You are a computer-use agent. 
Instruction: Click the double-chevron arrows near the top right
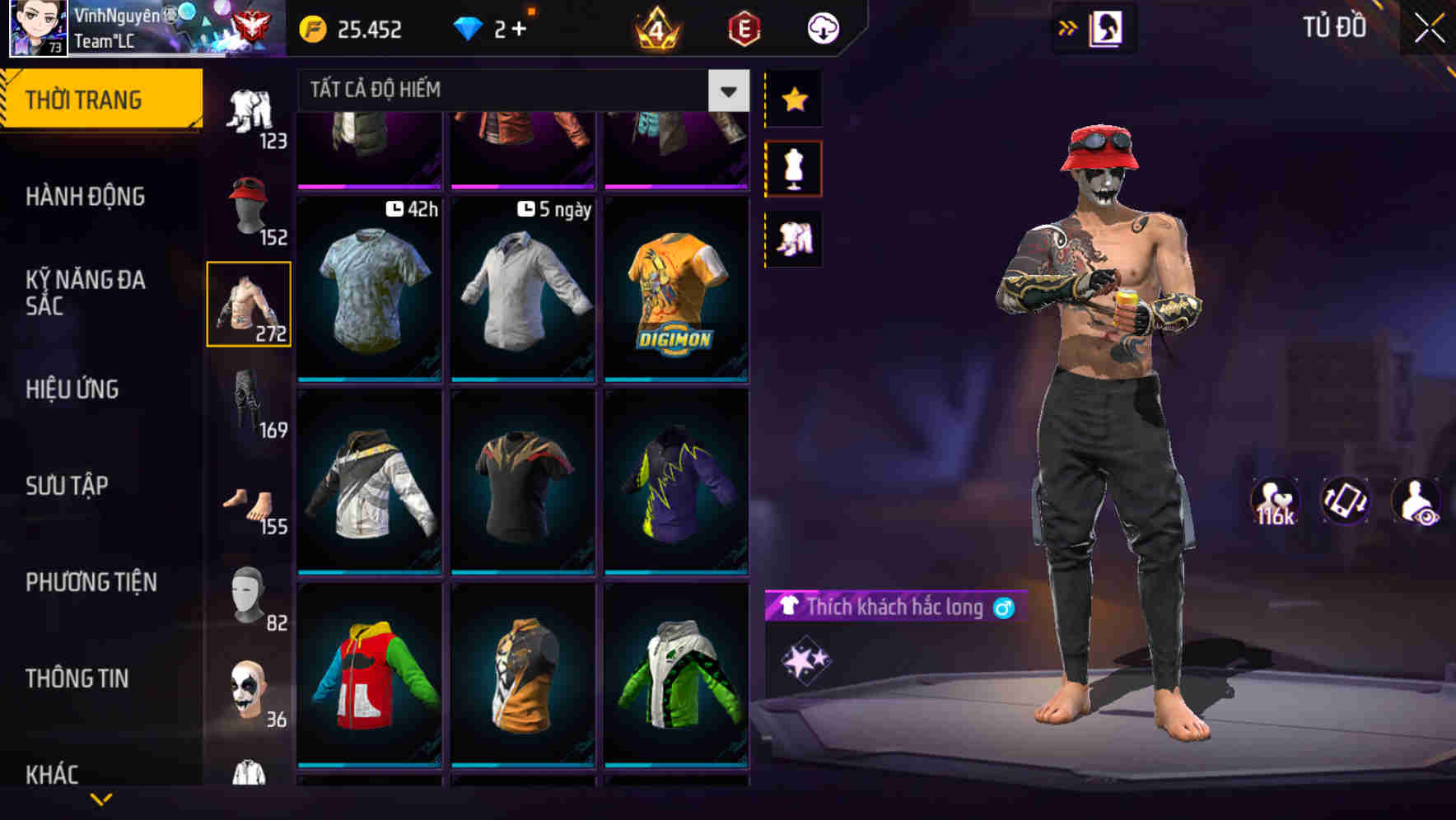pos(1068,26)
